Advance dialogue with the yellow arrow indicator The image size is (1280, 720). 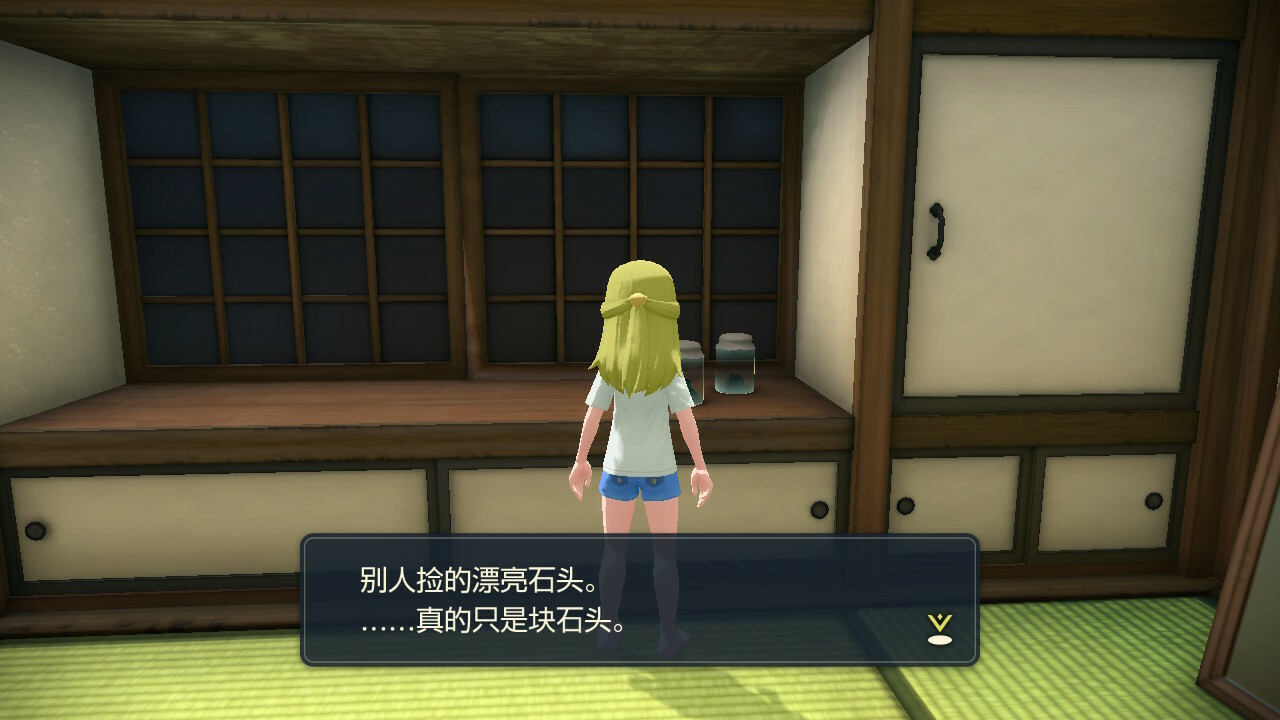[x=939, y=628]
